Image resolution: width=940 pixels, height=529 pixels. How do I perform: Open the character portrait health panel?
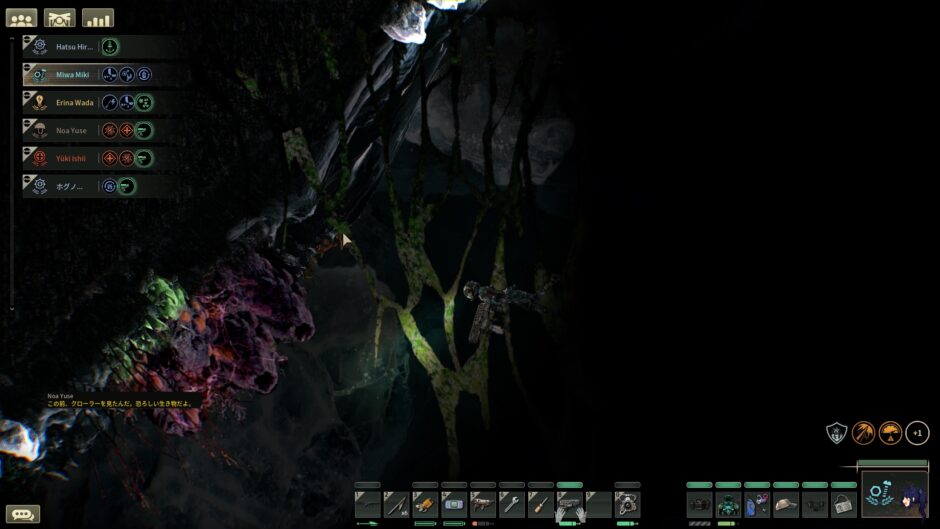(x=894, y=495)
